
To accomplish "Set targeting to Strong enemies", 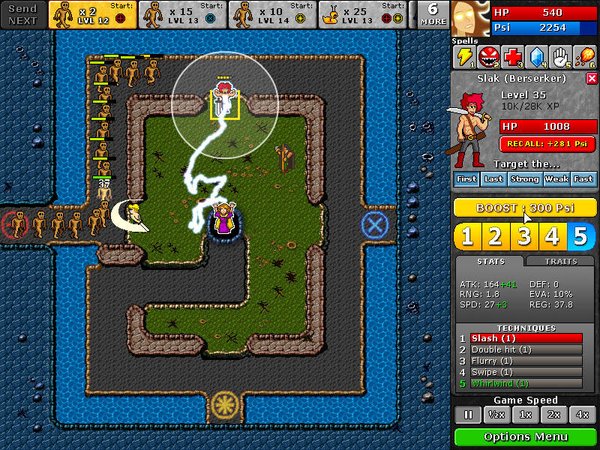I will [x=525, y=179].
